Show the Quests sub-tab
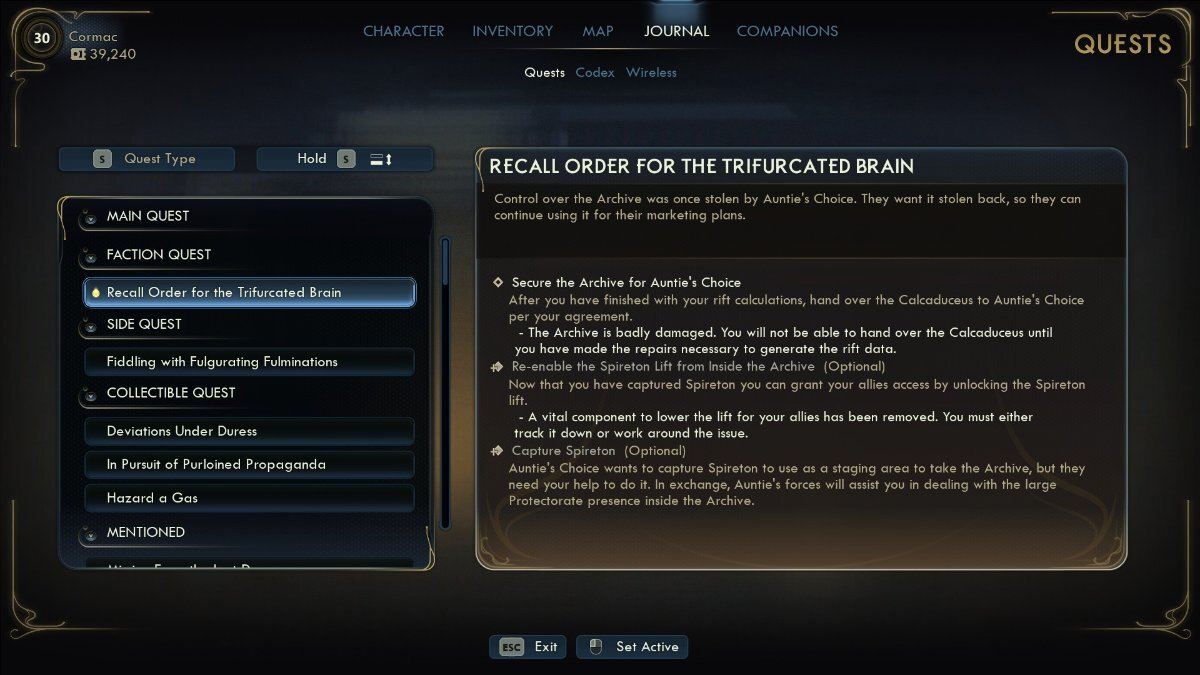Viewport: 1200px width, 675px height. coord(544,72)
